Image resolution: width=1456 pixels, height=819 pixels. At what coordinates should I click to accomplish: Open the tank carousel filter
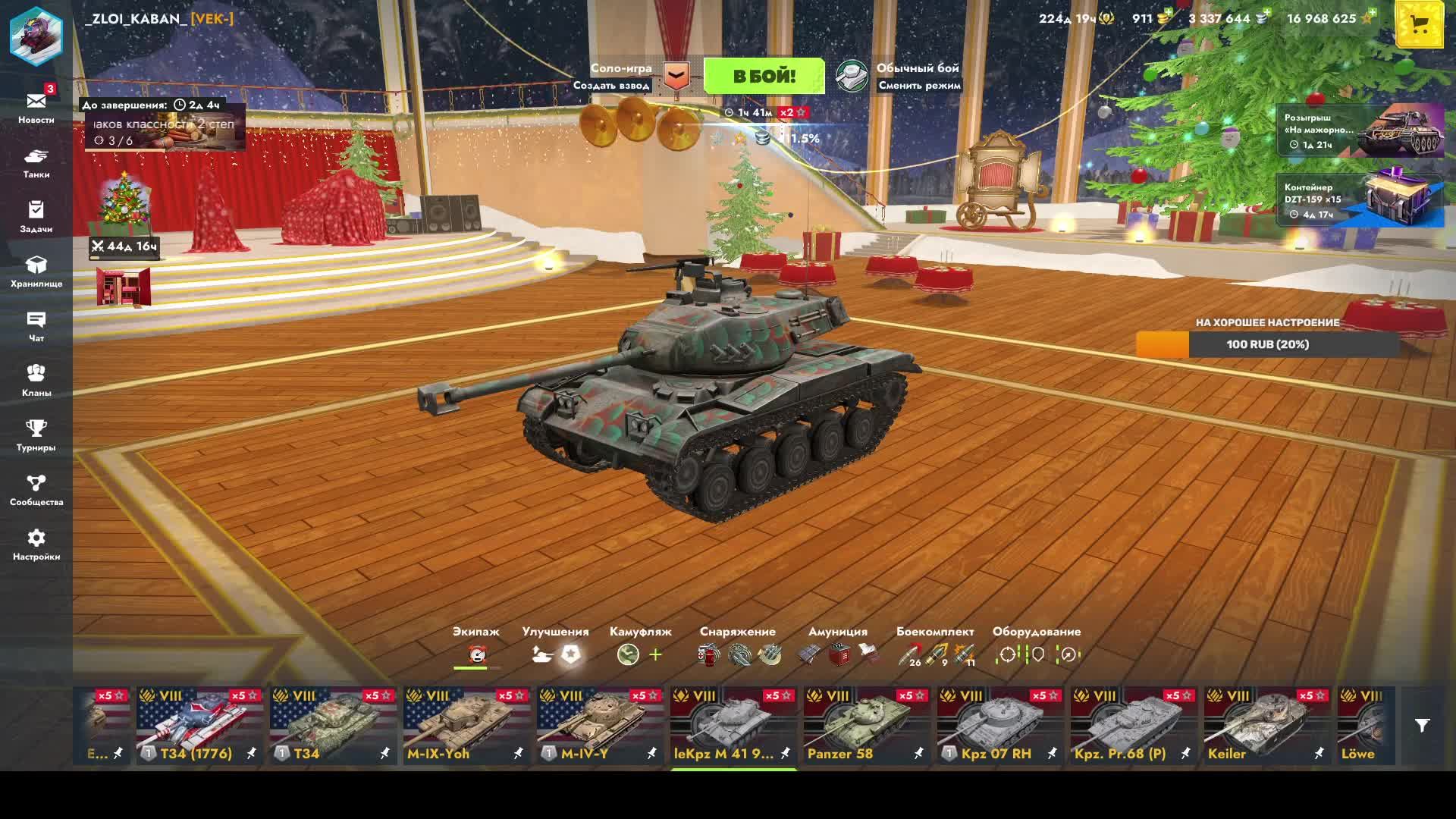1422,726
